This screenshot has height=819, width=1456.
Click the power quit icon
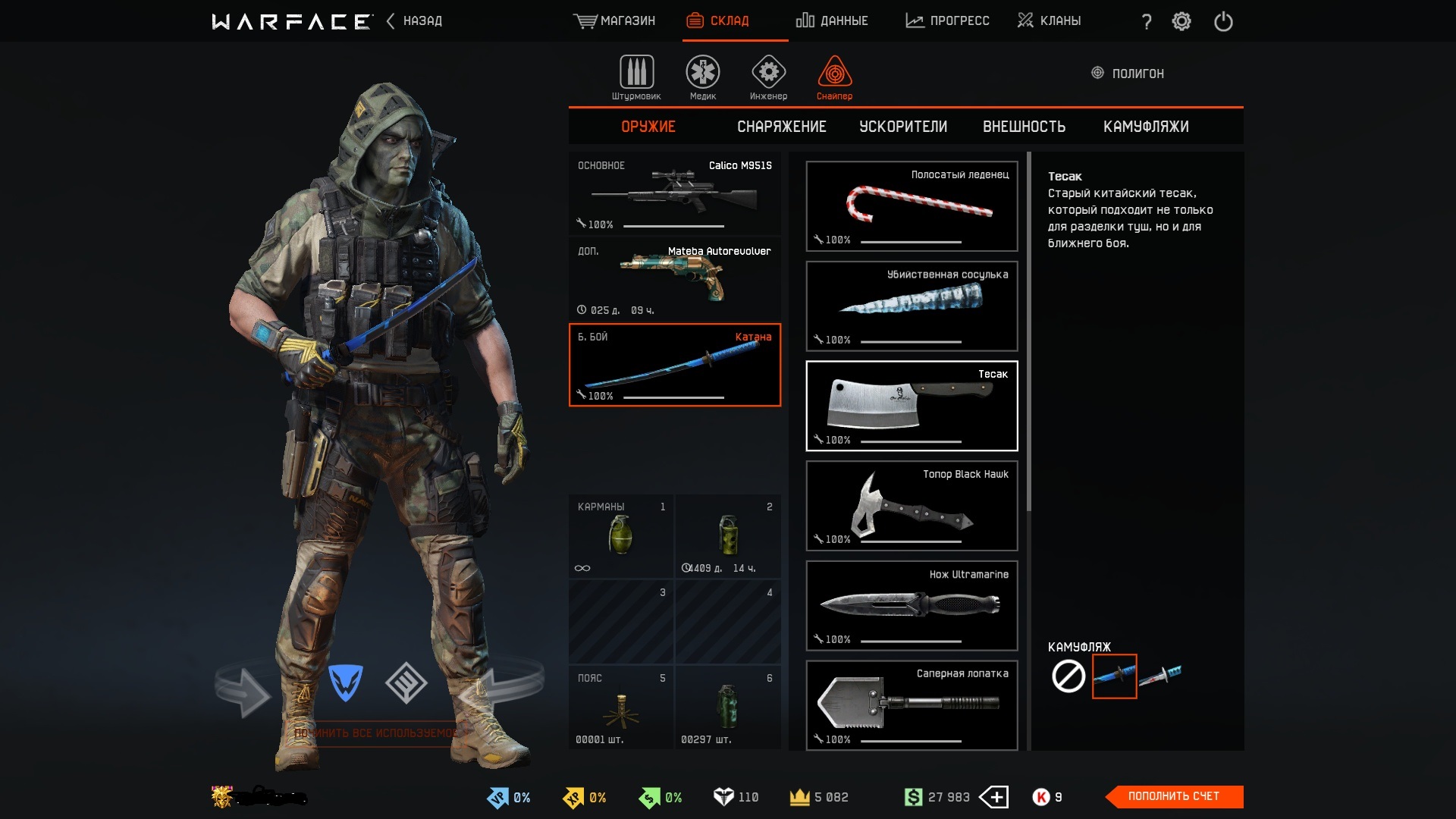(1223, 21)
